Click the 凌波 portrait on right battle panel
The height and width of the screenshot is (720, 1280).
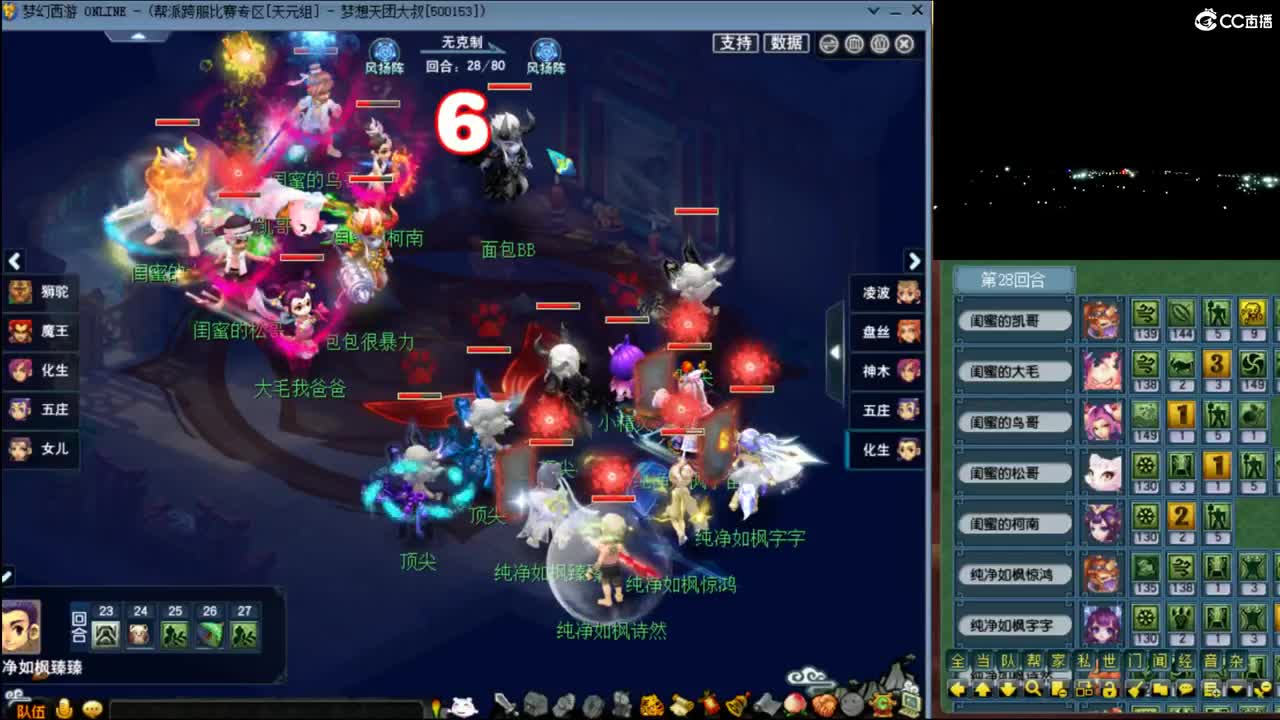906,294
